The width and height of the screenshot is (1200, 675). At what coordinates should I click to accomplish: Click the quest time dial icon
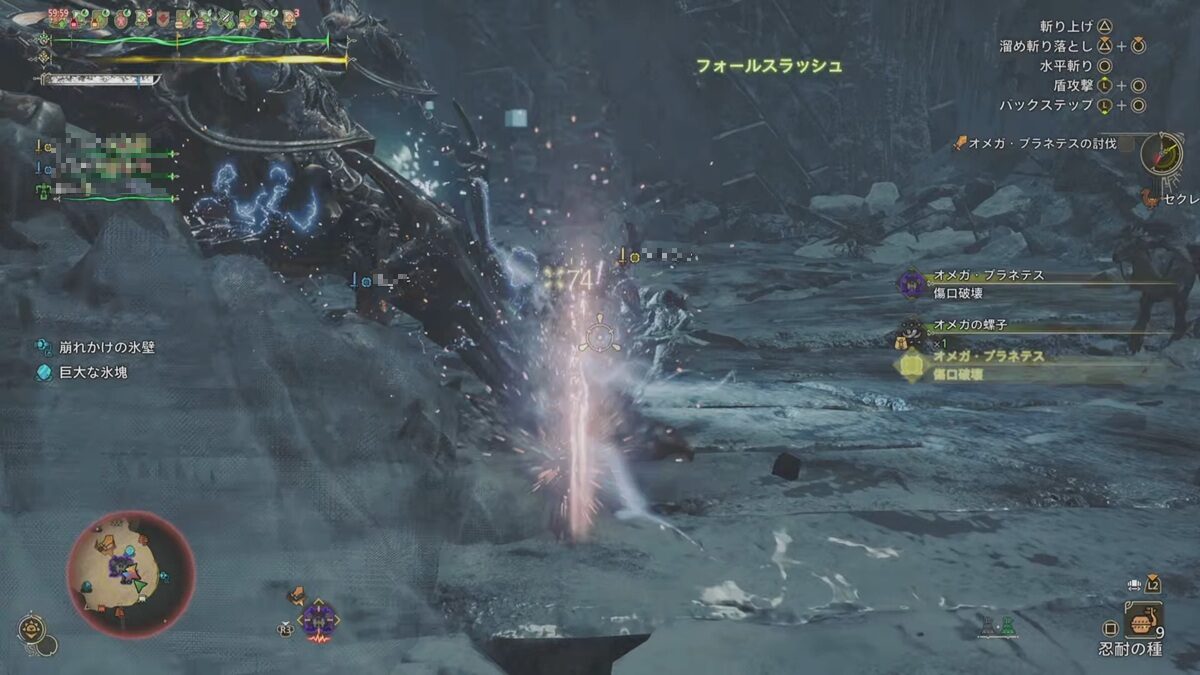1161,153
